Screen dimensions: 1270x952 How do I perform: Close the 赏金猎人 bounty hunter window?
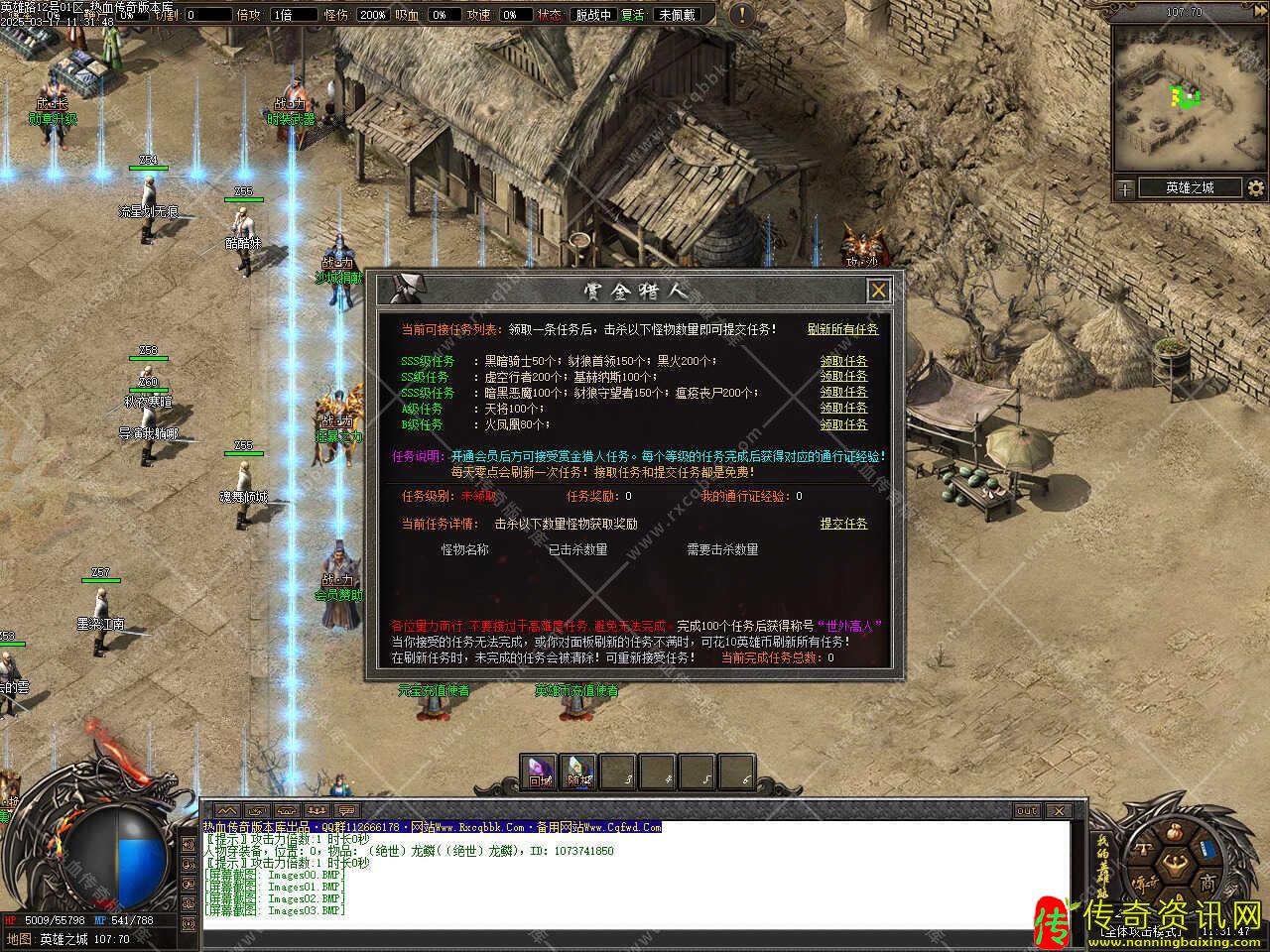(878, 290)
